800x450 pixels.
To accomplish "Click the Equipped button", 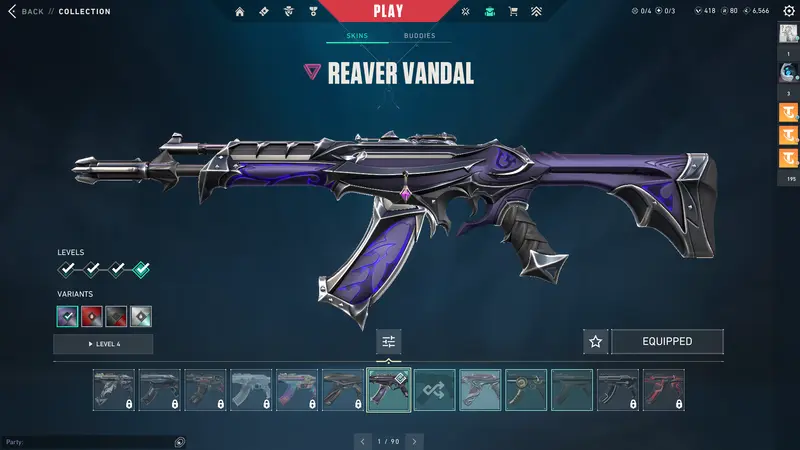I will (667, 342).
